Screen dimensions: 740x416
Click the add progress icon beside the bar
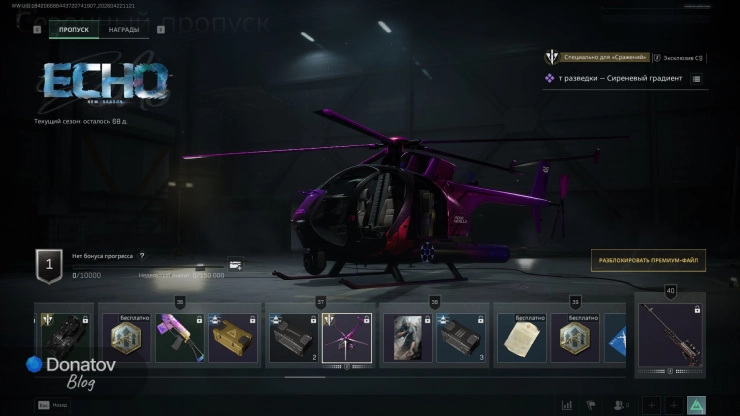(x=235, y=265)
